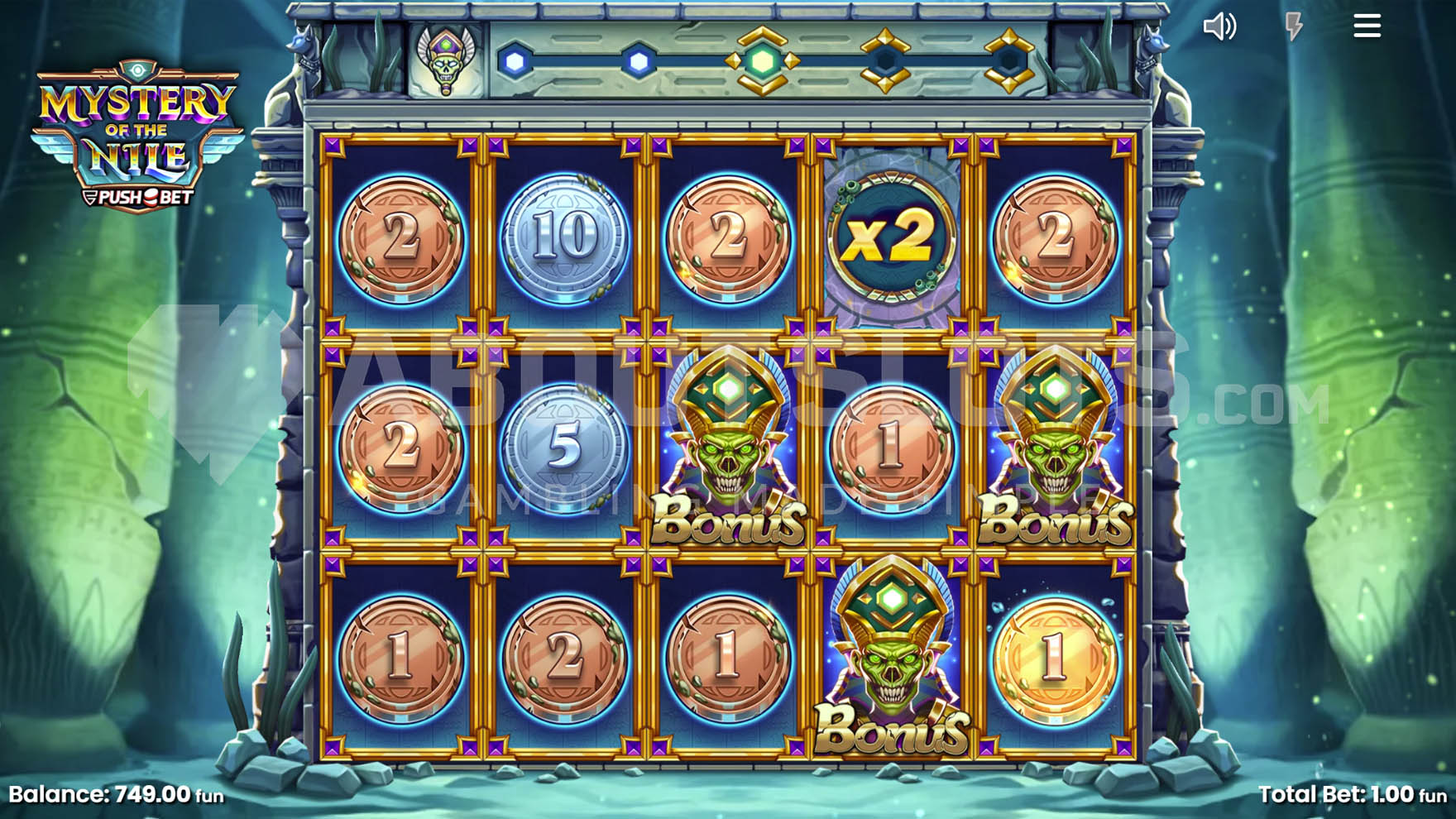Screen dimensions: 1456x819
Task: Select the silver 5 coin tile
Action: click(x=565, y=447)
